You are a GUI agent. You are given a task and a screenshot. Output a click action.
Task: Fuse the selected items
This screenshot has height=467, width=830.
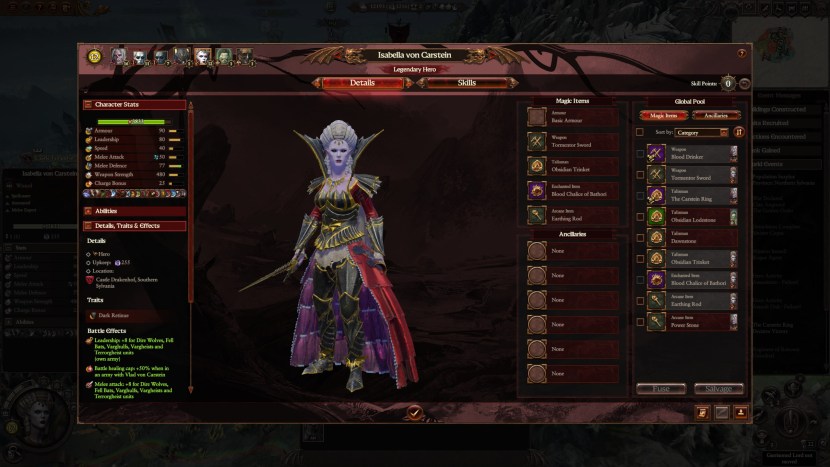(661, 389)
